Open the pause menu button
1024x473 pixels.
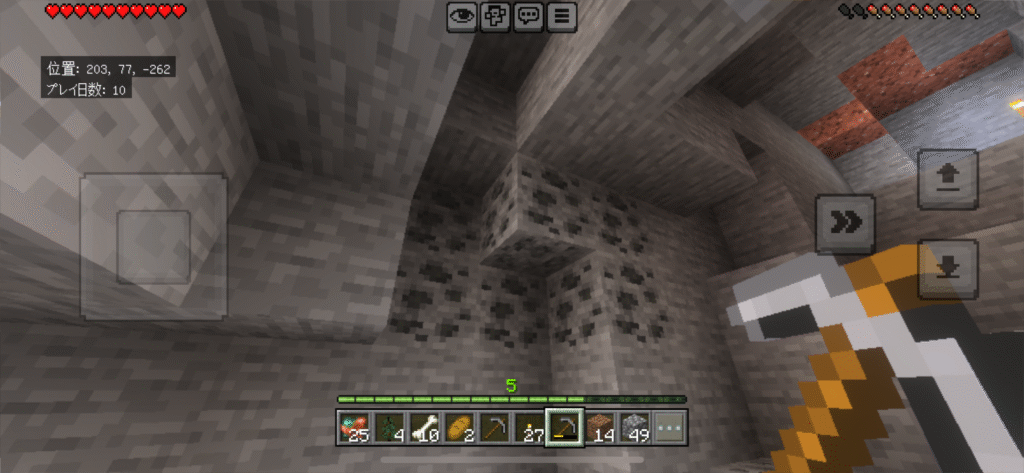563,16
